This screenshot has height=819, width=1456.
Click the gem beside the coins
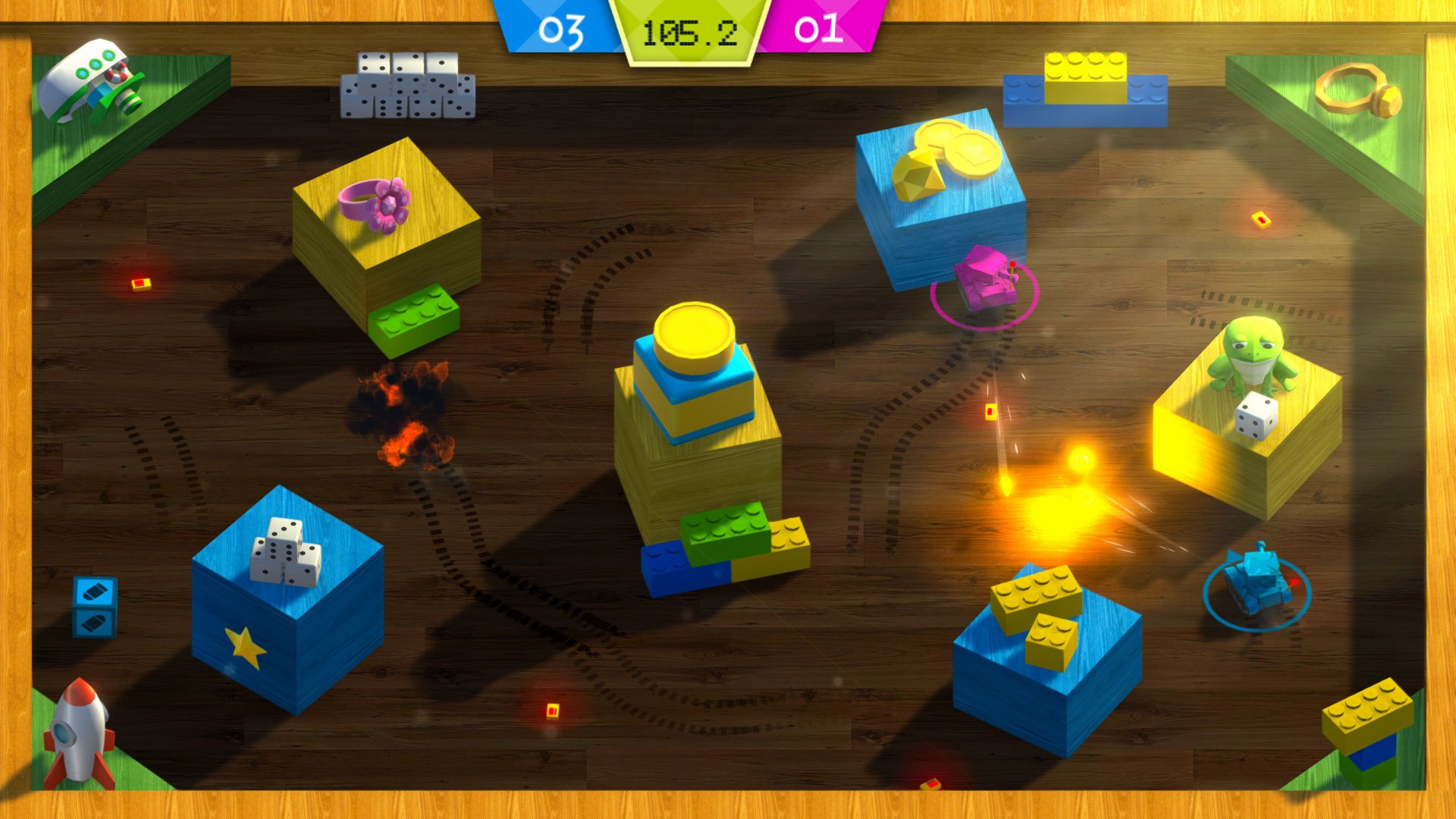918,174
